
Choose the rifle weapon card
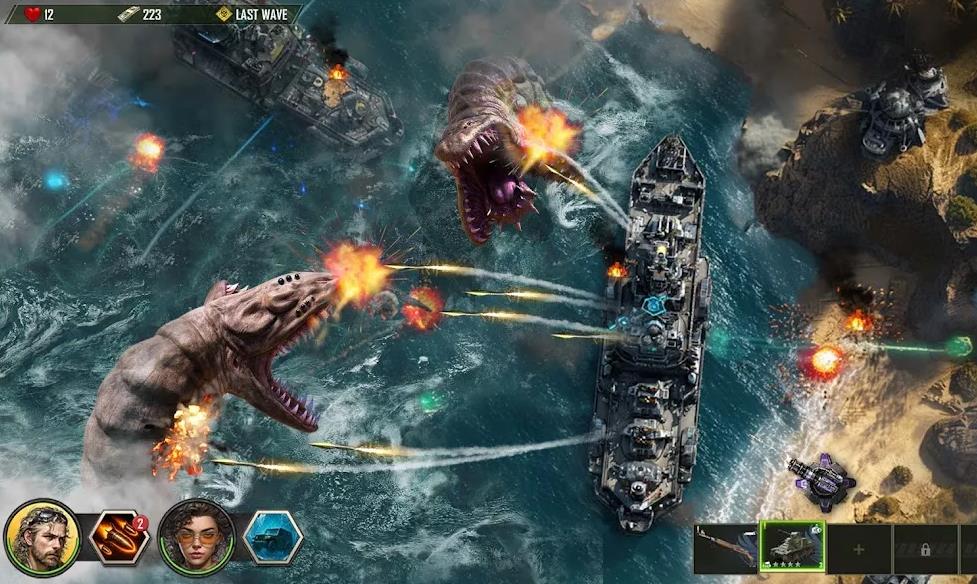click(x=726, y=548)
